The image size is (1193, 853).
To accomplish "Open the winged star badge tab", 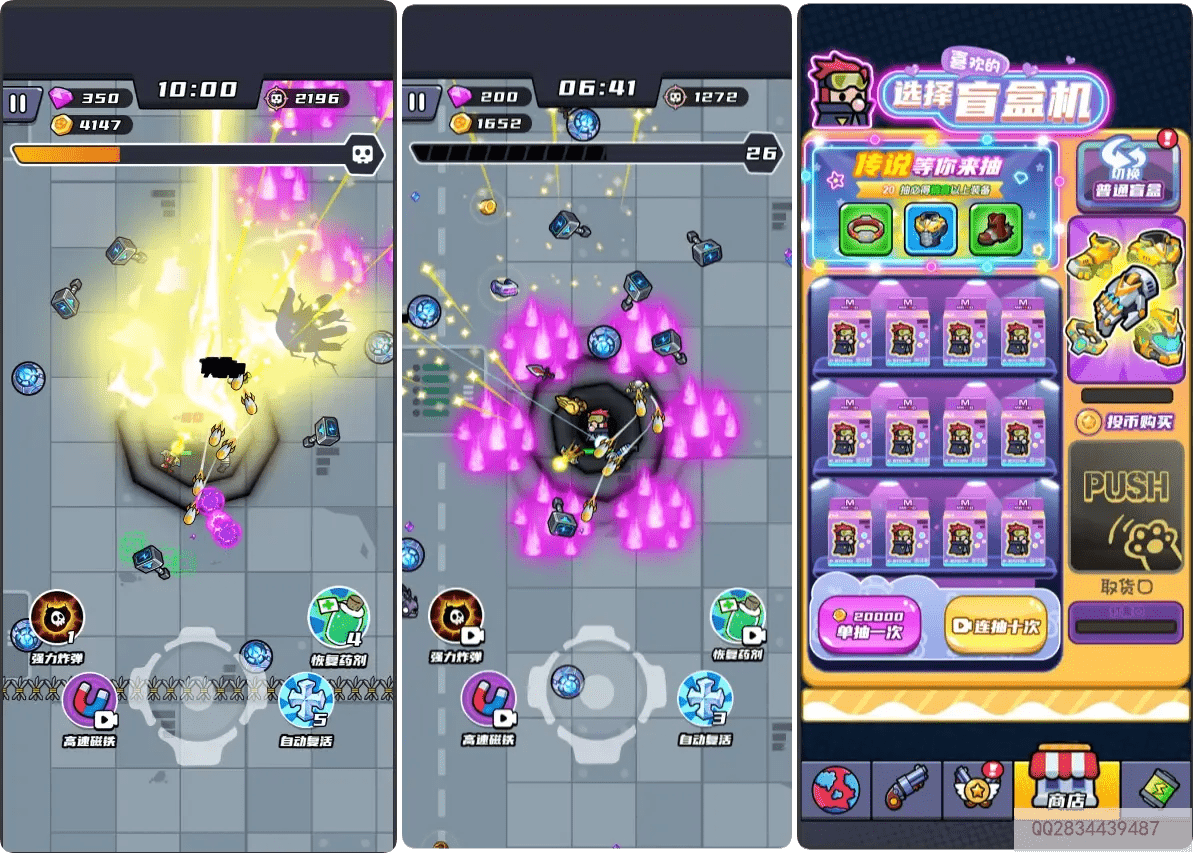I will 977,790.
